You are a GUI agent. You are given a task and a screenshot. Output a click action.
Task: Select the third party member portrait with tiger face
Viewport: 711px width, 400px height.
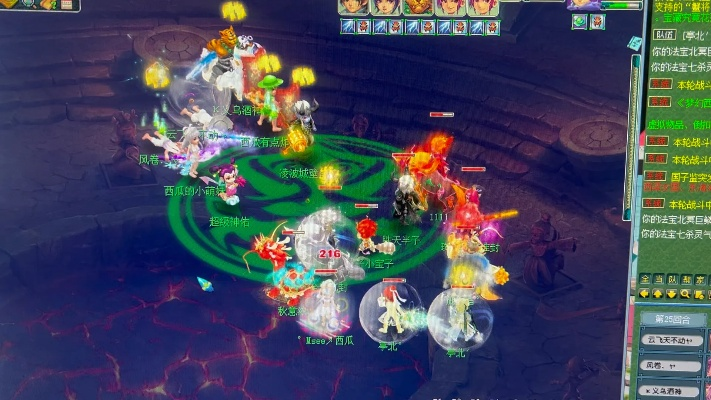click(x=414, y=7)
